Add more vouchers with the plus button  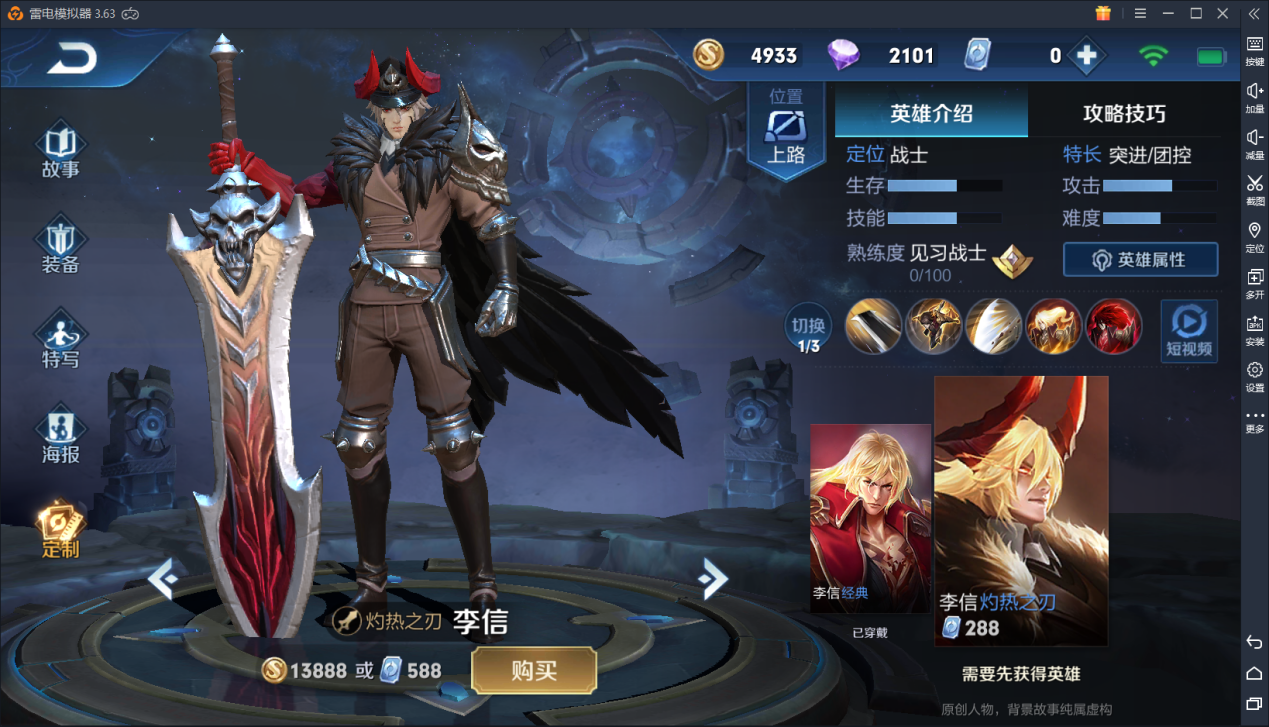coord(1087,56)
